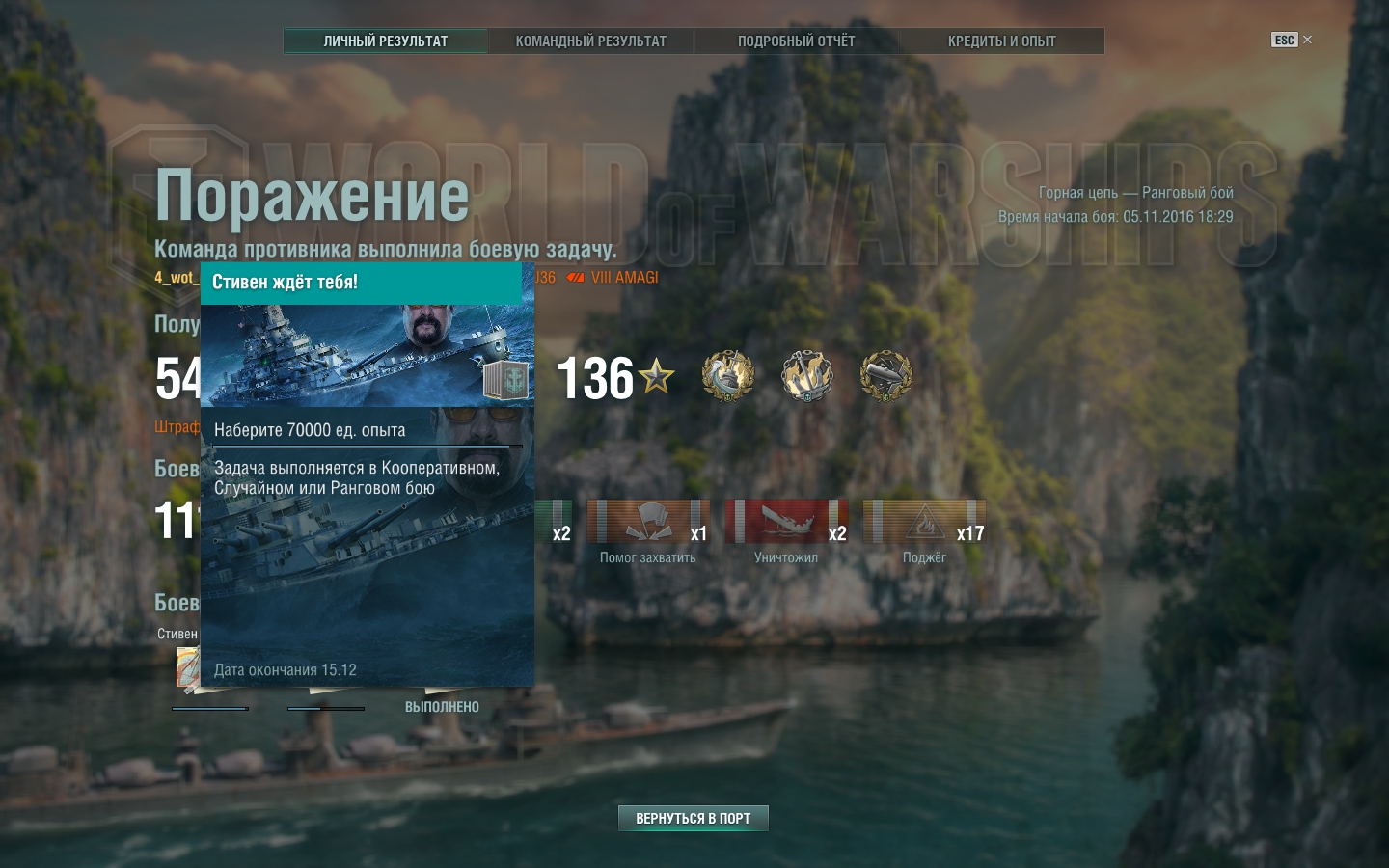Select the Поджёг ribbon
Viewport: 1389px width, 868px height.
tap(923, 522)
